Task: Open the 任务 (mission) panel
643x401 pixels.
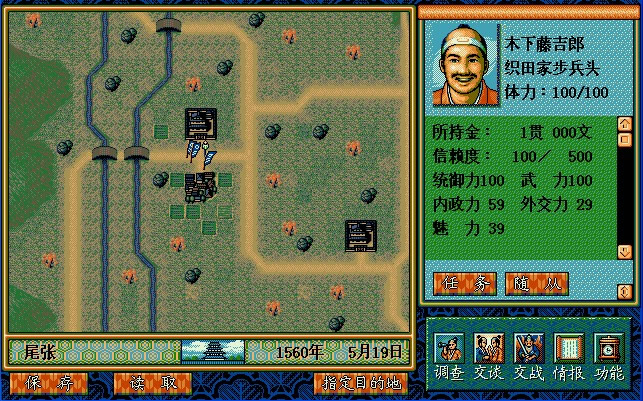Action: (x=465, y=283)
